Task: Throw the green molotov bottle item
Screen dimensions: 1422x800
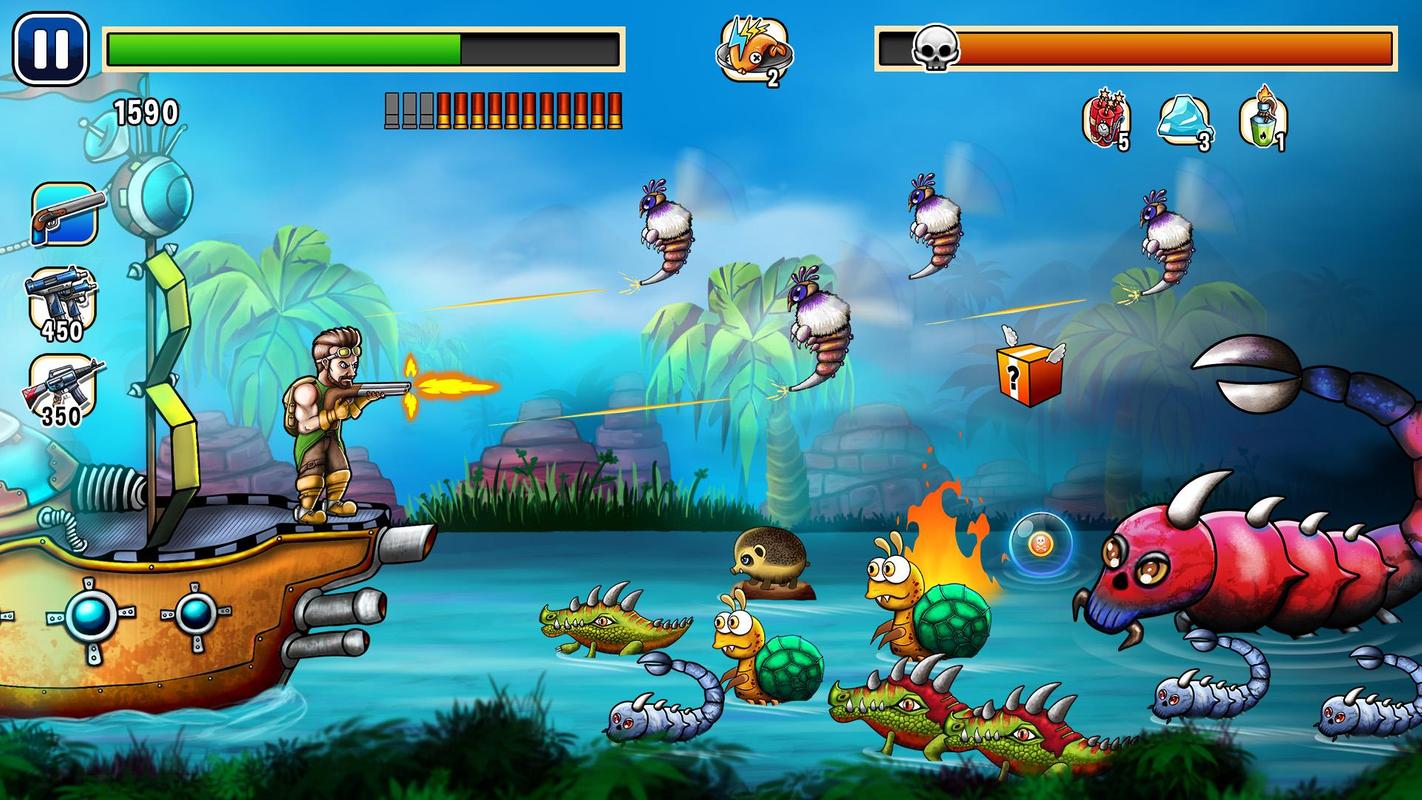Action: 1263,120
